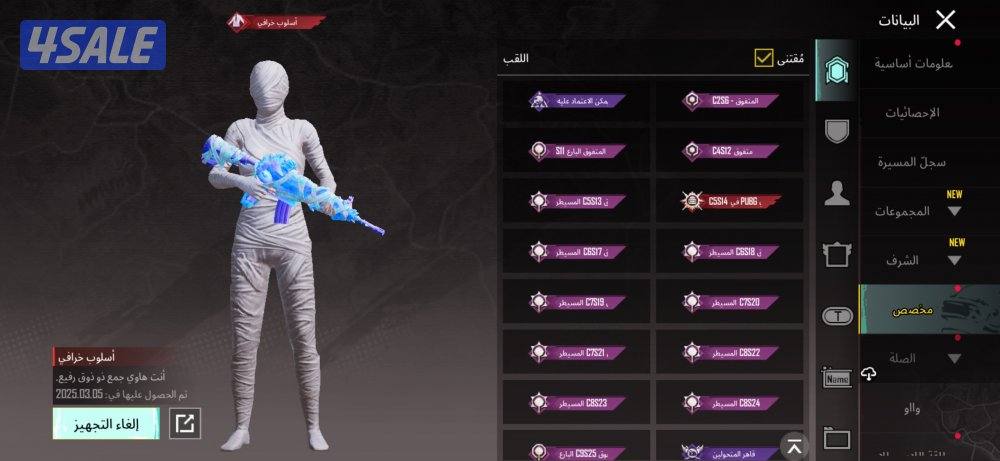Open the Career Record (سجل المسيرة) section
Image resolution: width=1000 pixels, height=461 pixels.
911,162
